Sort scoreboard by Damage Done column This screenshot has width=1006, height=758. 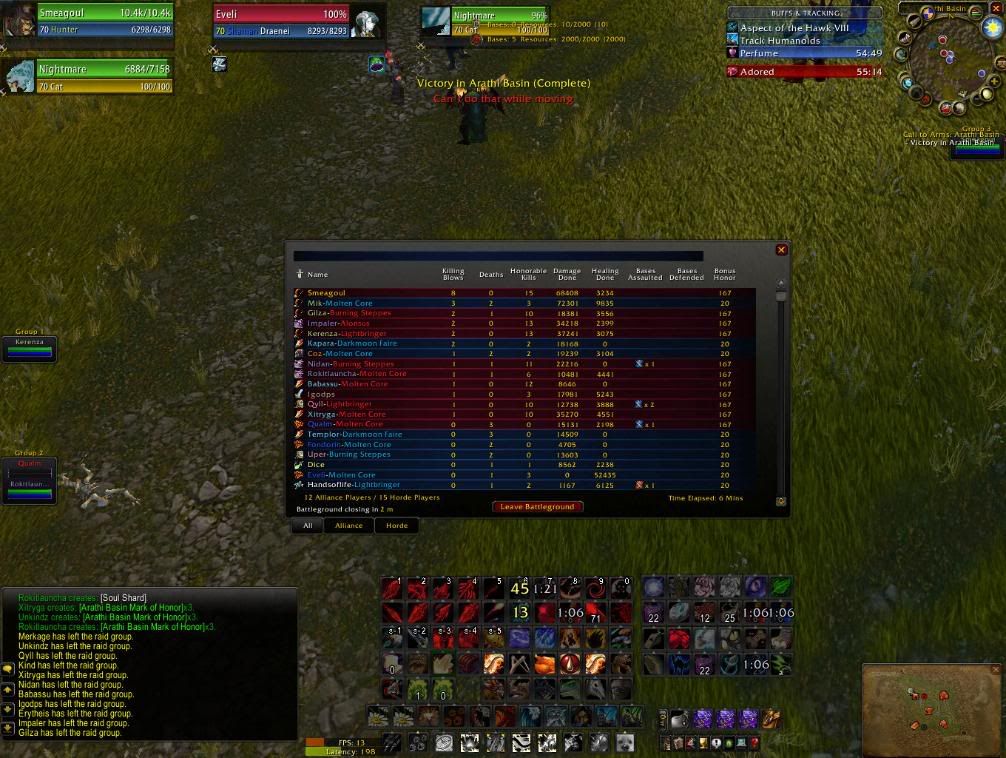567,274
